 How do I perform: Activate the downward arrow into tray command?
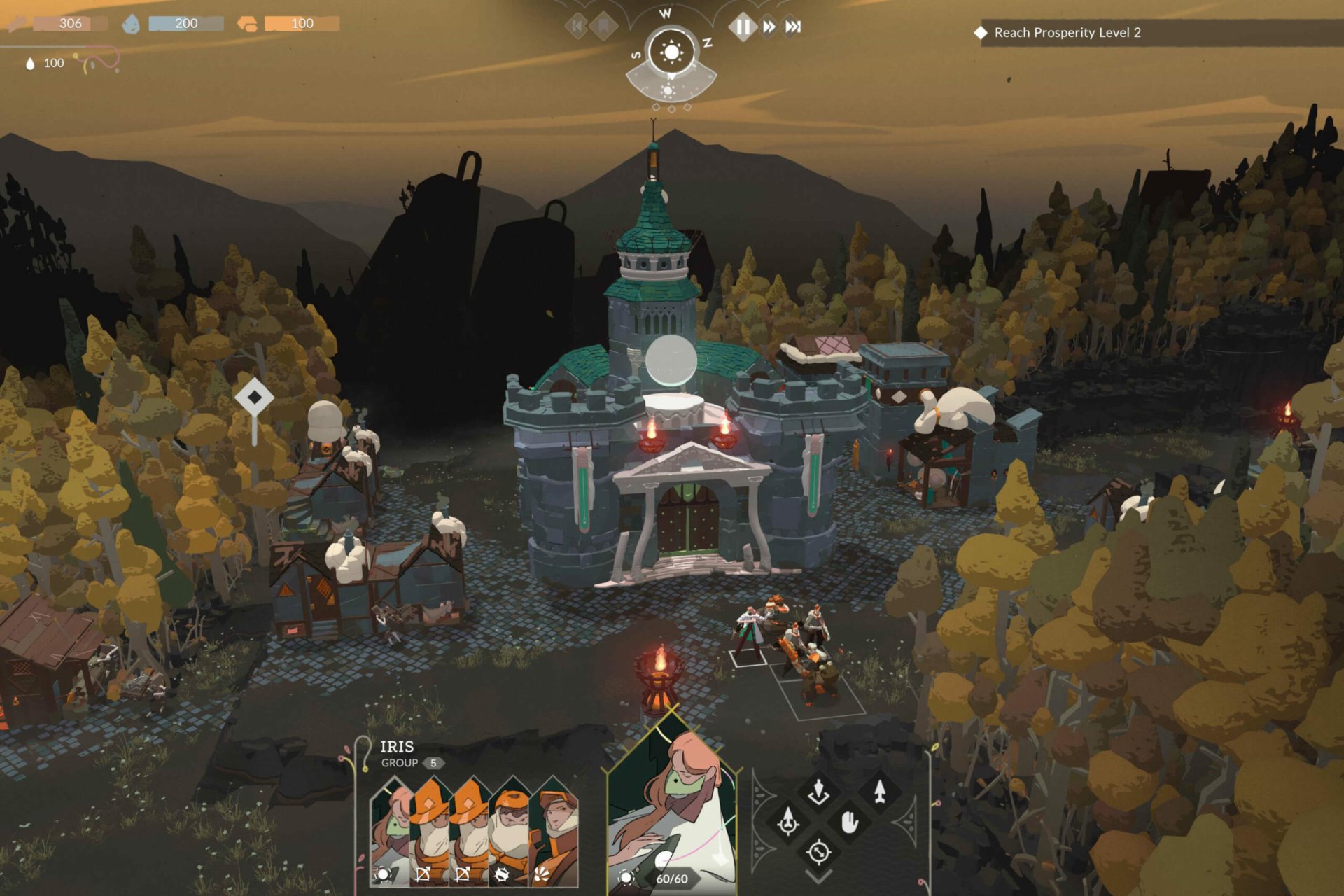tap(818, 792)
